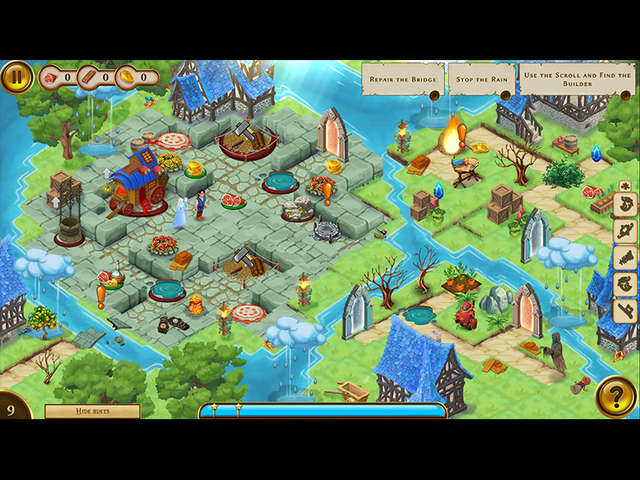Open the Use the Scroll objective banner

(x=577, y=78)
